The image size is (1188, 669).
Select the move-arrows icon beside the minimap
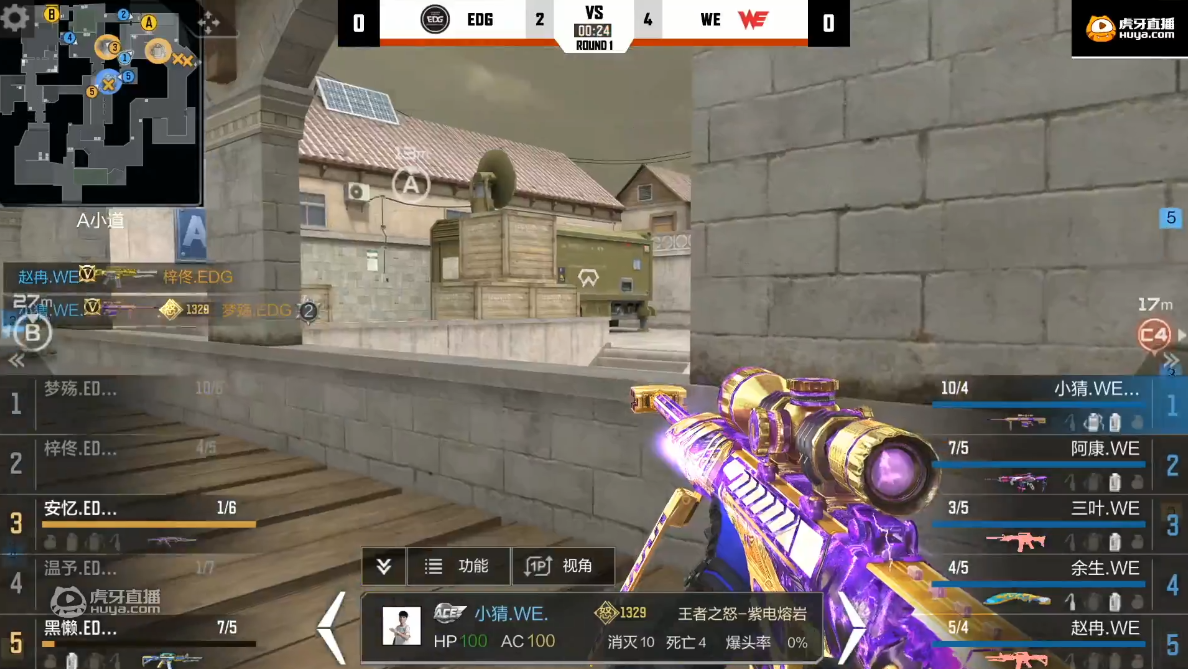208,22
